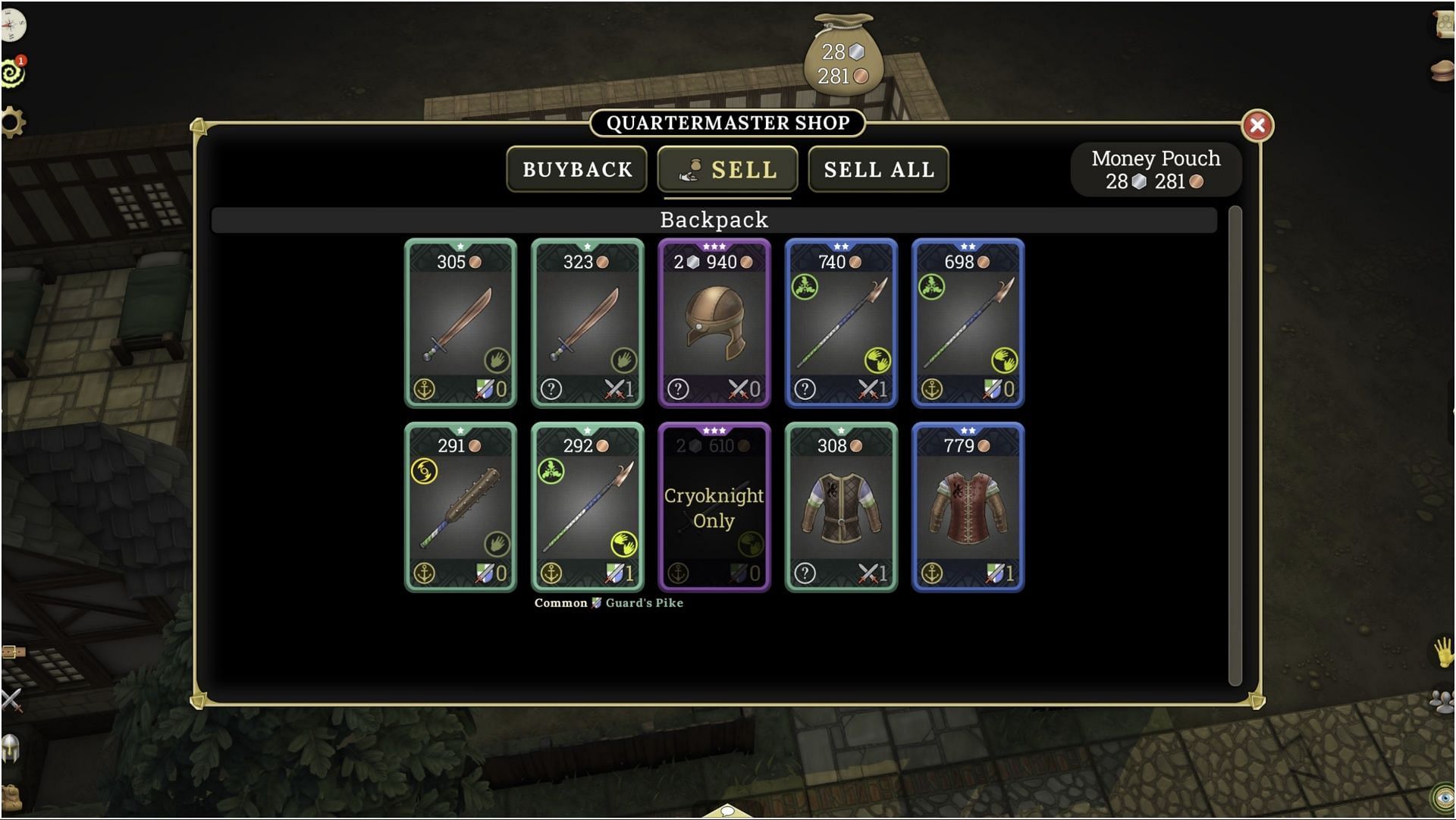Click the green spiral notification icon
This screenshot has width=1456, height=820.
coord(13,73)
